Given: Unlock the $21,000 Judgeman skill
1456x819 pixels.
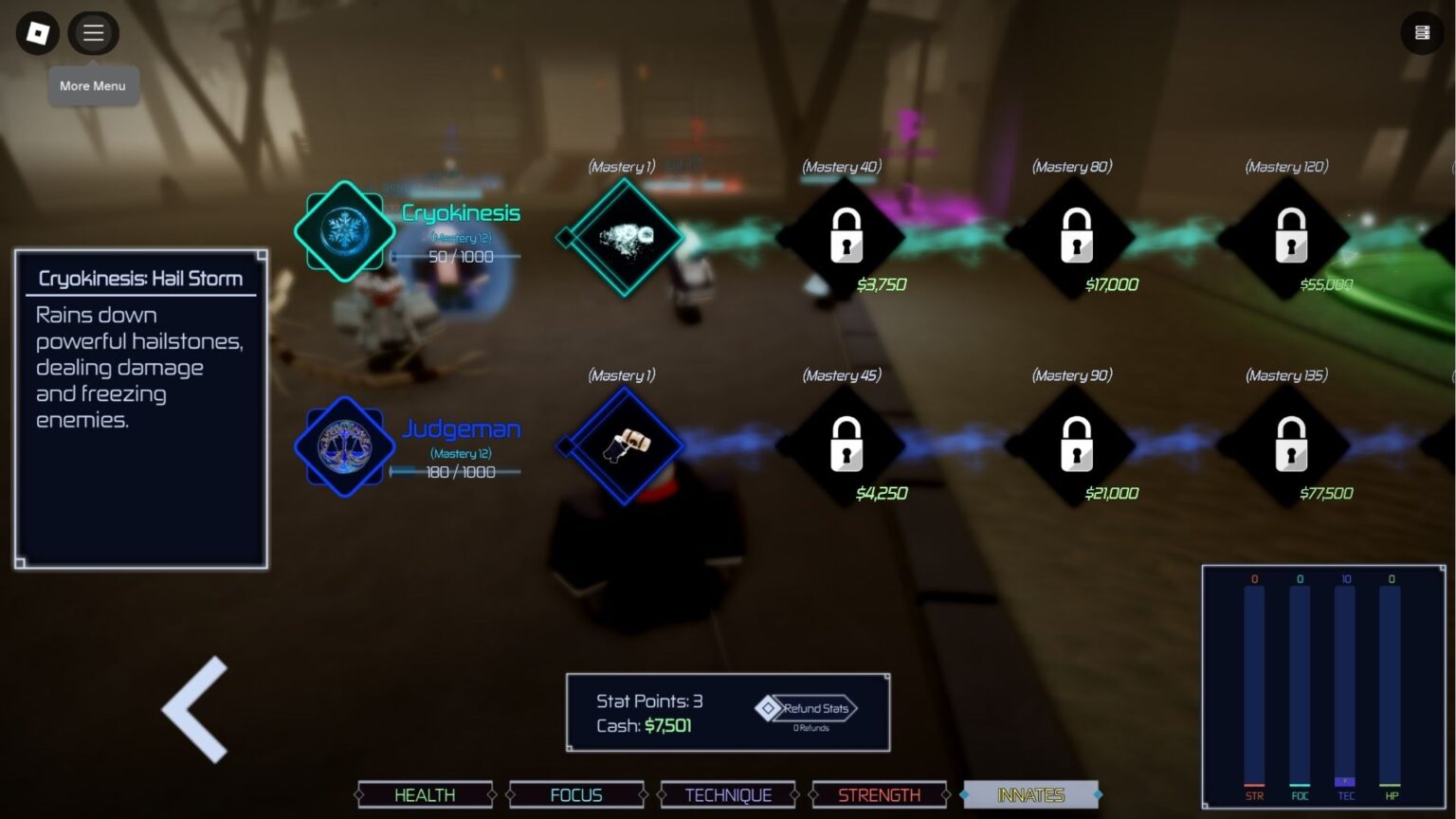Looking at the screenshot, I should (1075, 445).
